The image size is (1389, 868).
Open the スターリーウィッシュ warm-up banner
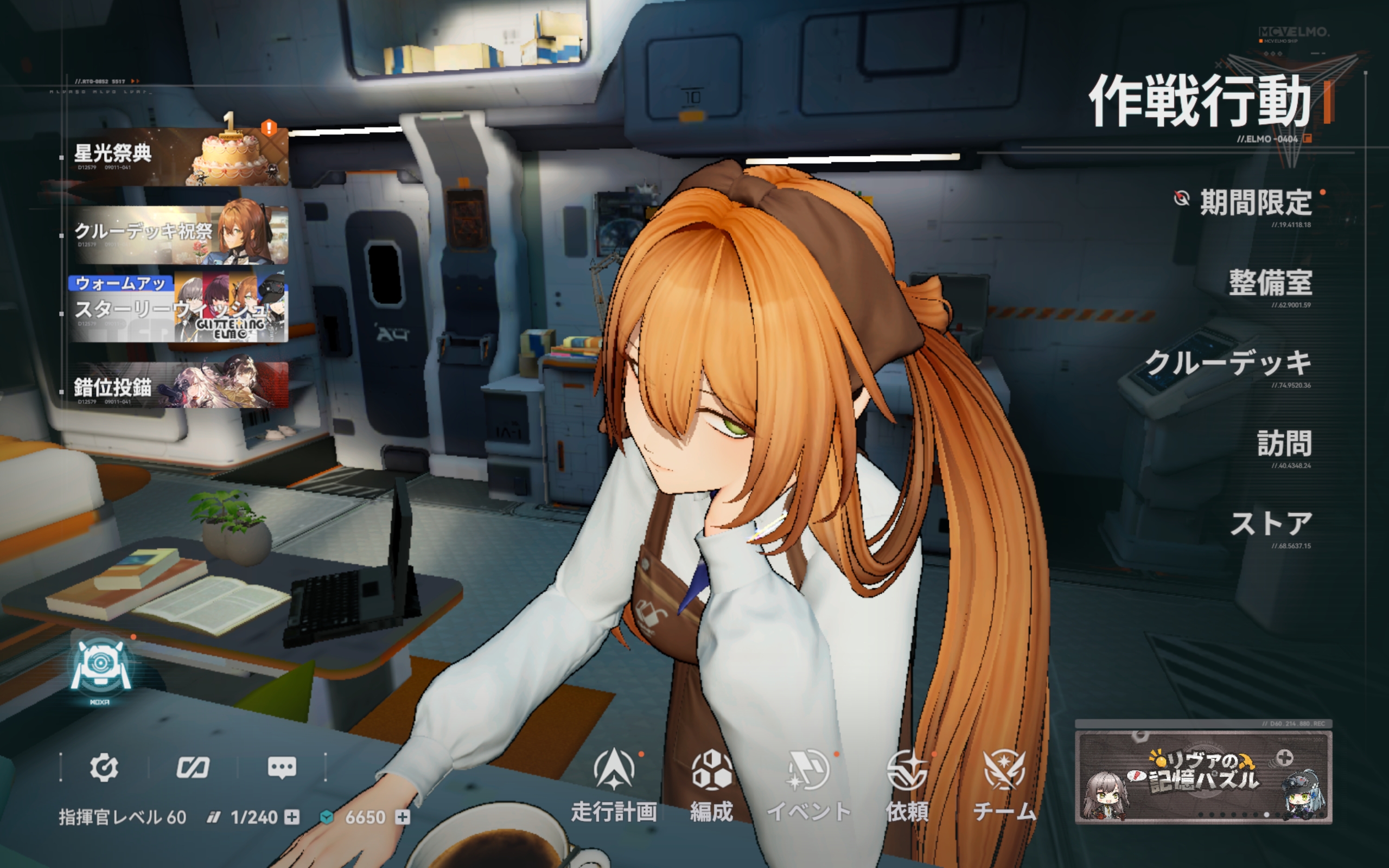click(x=178, y=309)
